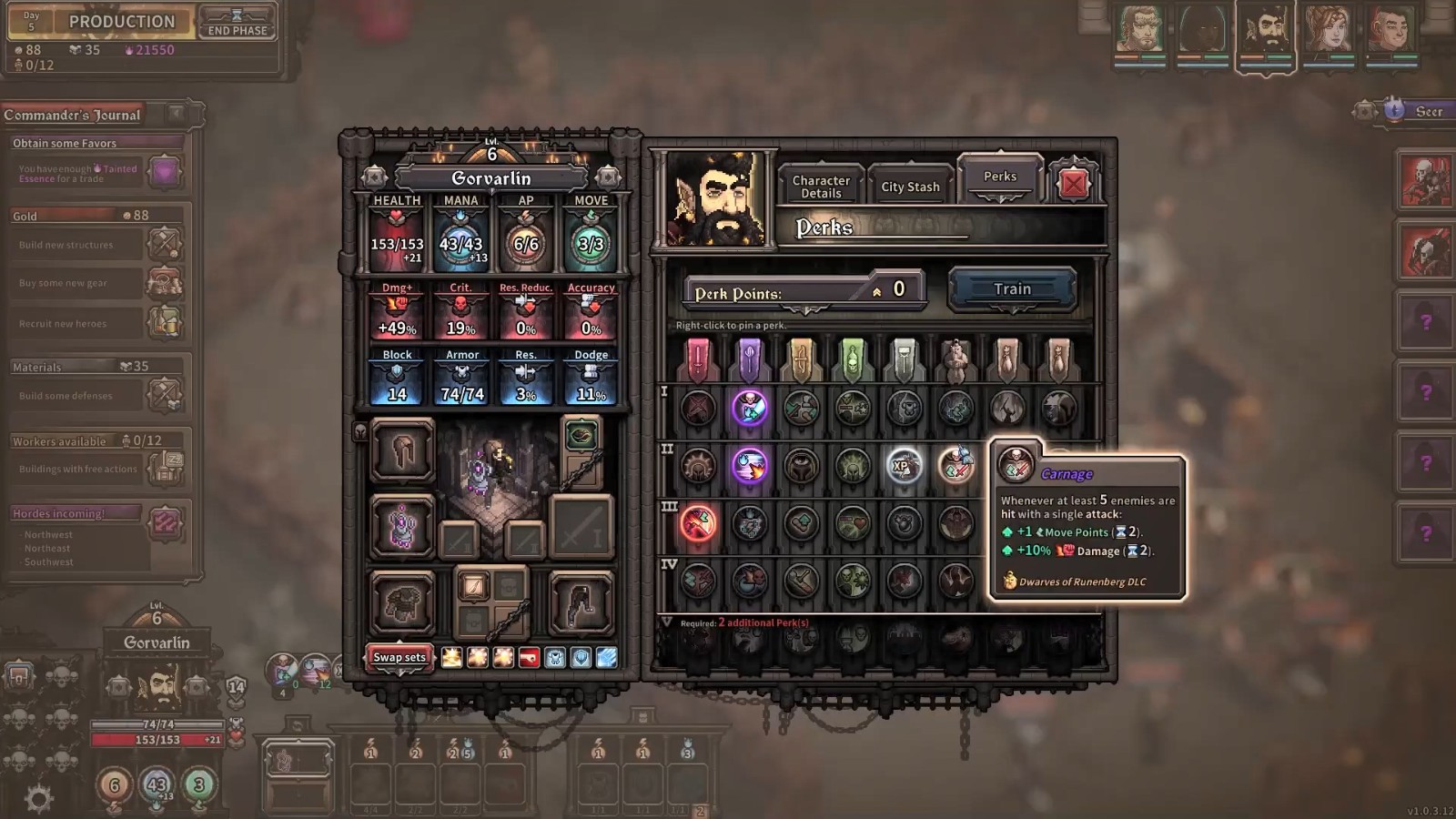Select the chest armor equipment slot
The width and height of the screenshot is (1456, 819).
click(x=402, y=602)
